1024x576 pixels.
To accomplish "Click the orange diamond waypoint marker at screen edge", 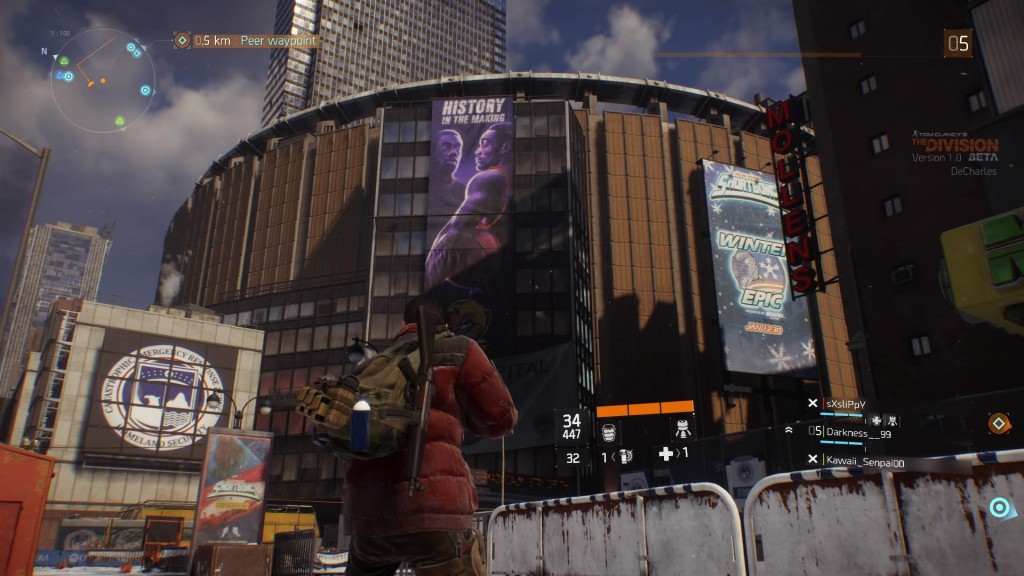I will pos(996,423).
